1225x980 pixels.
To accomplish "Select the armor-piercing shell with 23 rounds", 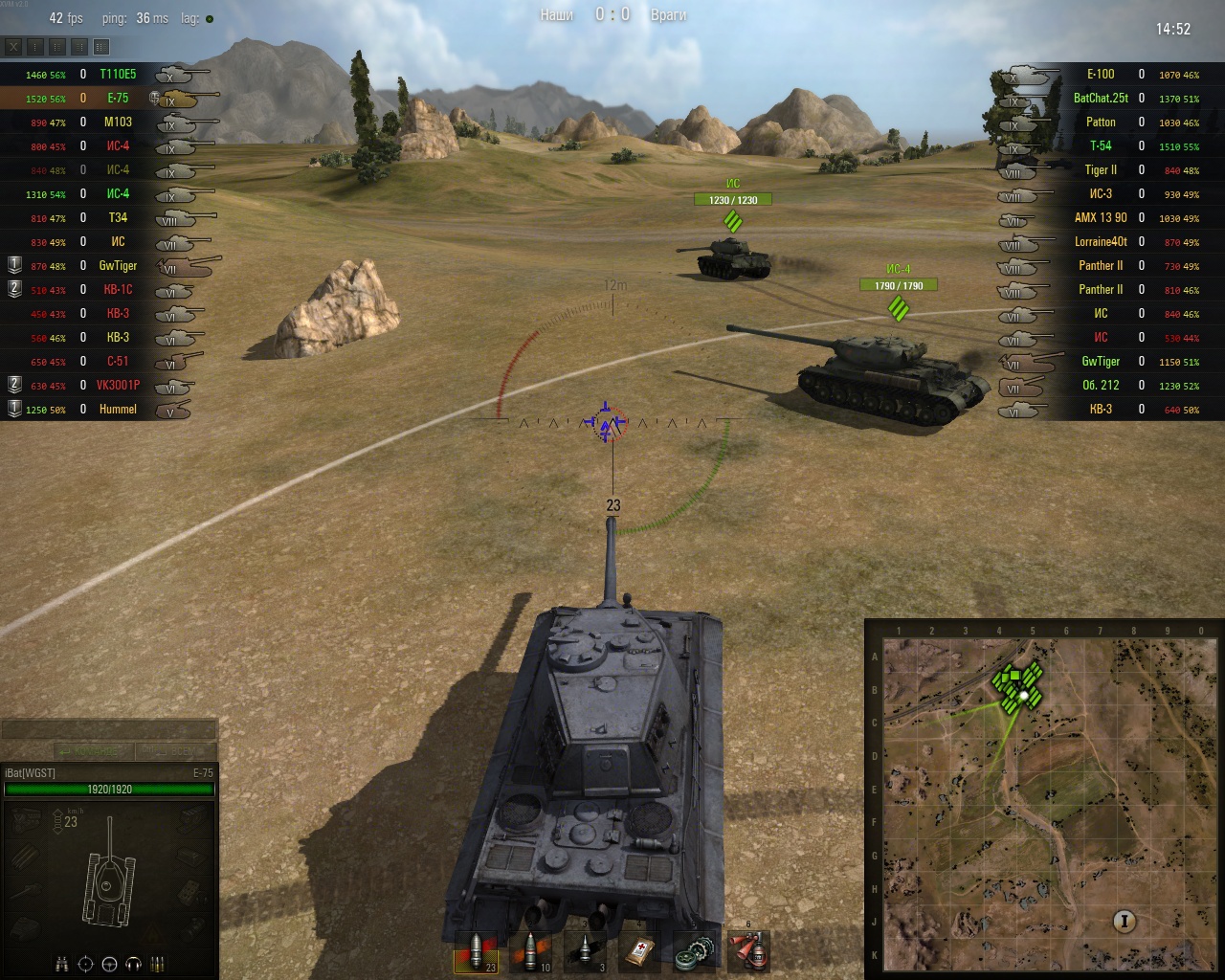I will (x=476, y=950).
